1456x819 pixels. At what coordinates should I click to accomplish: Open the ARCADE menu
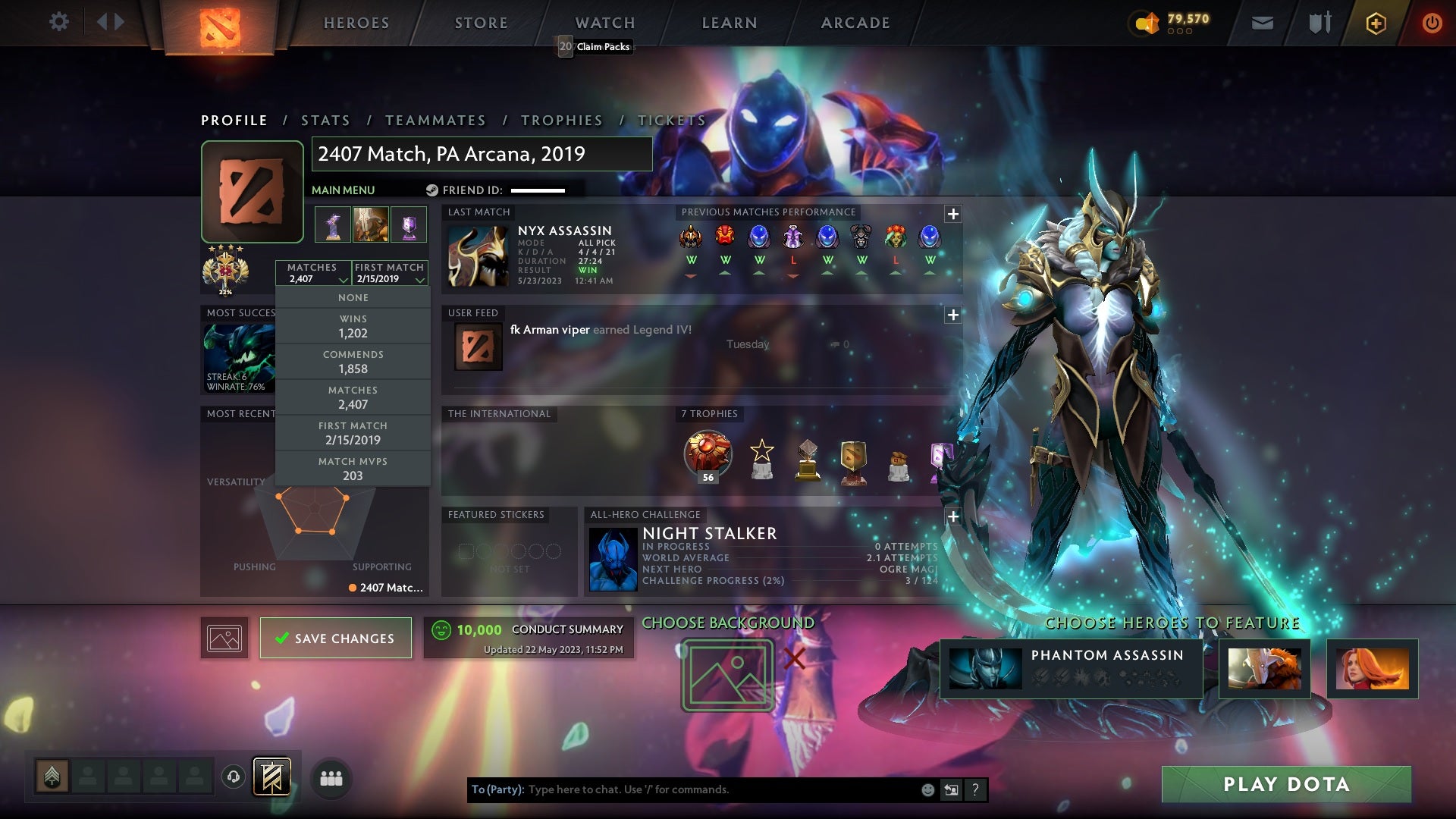click(854, 23)
